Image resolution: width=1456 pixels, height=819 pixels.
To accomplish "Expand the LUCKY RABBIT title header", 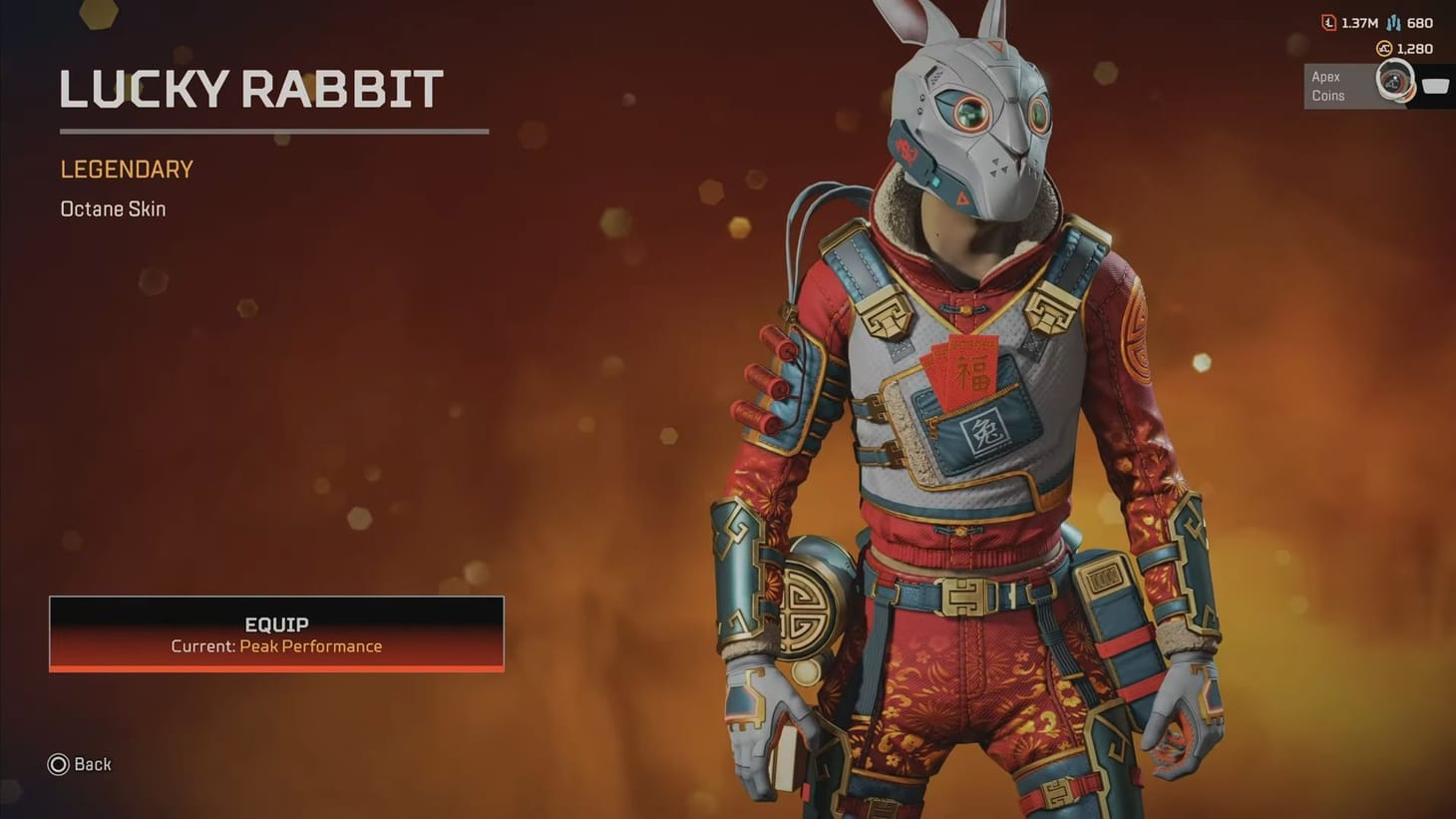I will 250,89.
